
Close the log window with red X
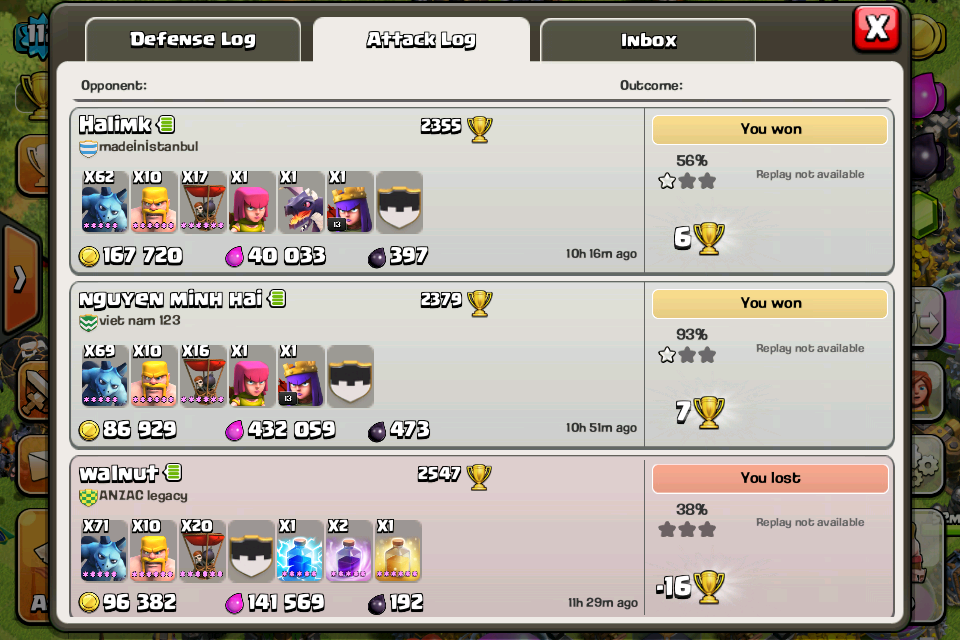pyautogui.click(x=877, y=29)
